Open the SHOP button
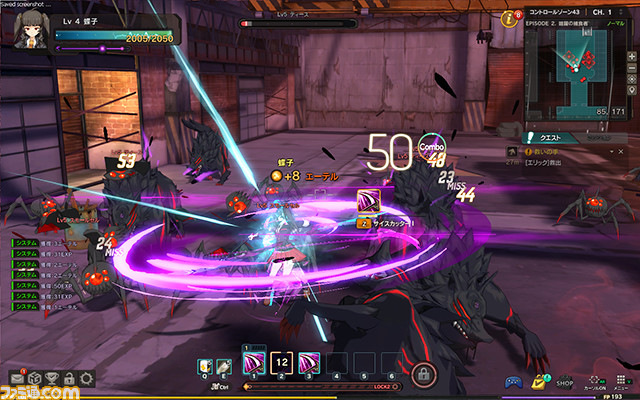The image size is (640, 400). (565, 381)
